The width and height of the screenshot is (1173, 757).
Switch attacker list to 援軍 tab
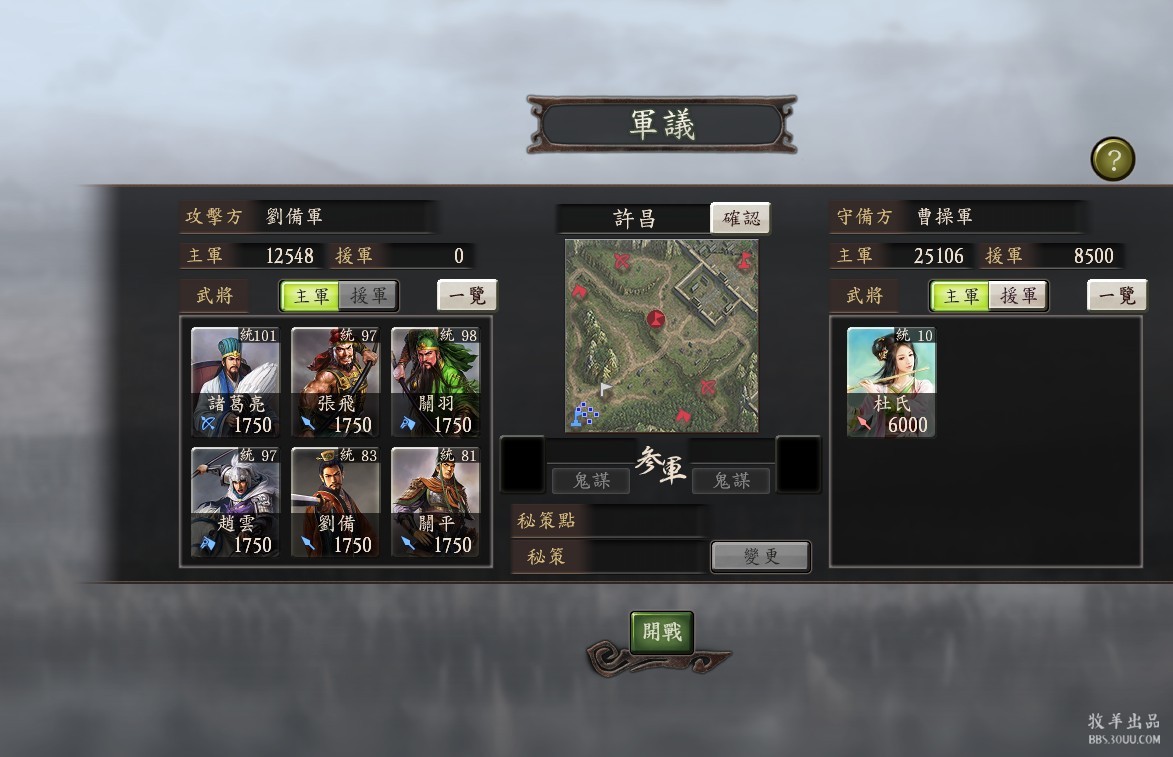368,296
